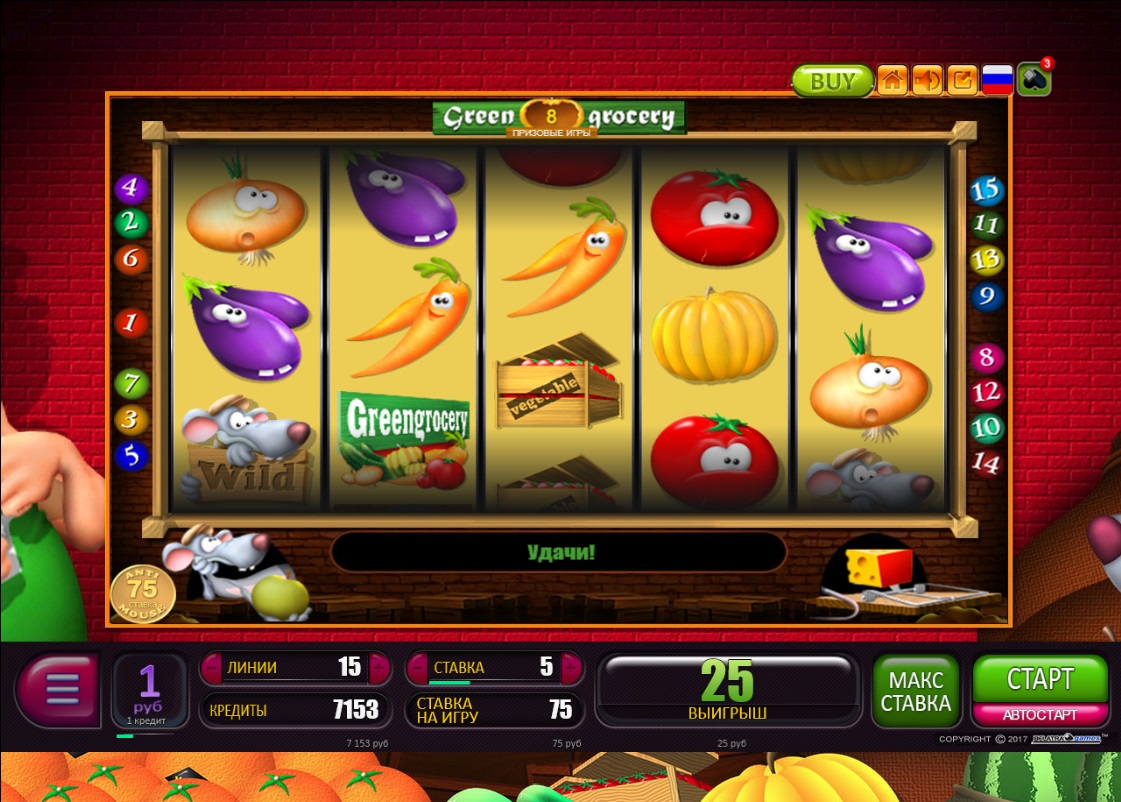This screenshot has height=802, width=1121.
Task: Pick payline number 14 marker
Action: (986, 463)
